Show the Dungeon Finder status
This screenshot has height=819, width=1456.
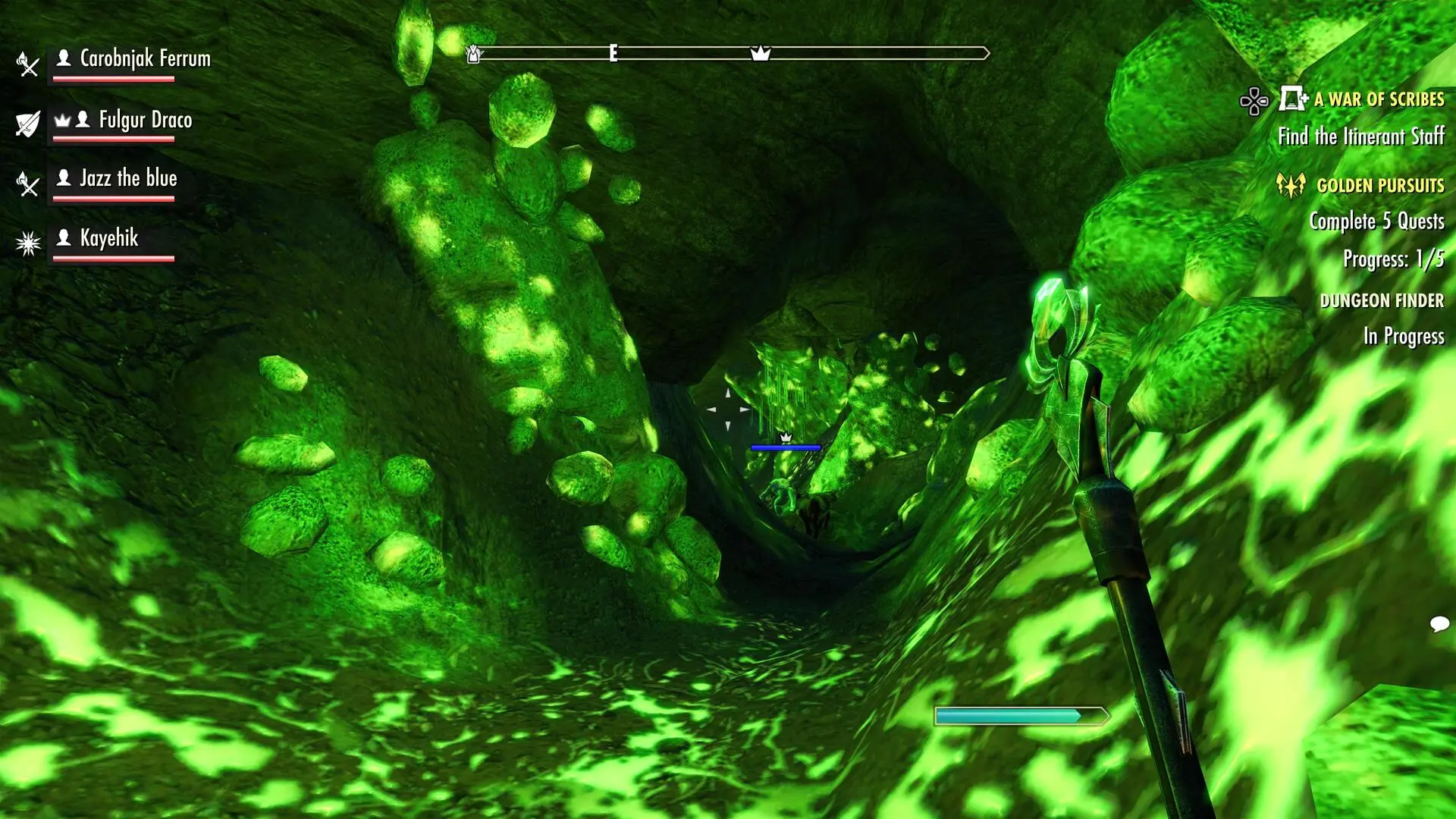pos(1381,301)
